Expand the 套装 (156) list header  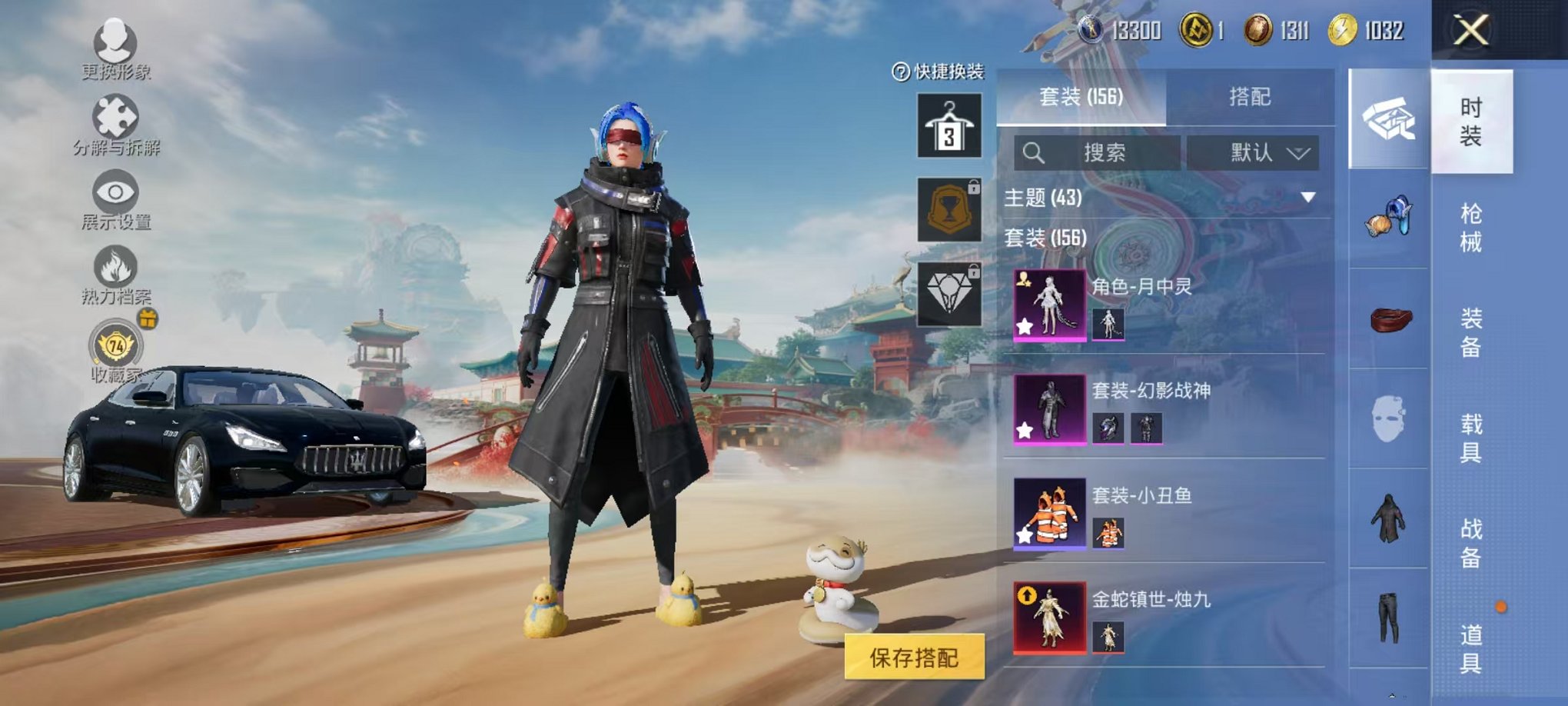pos(1045,240)
